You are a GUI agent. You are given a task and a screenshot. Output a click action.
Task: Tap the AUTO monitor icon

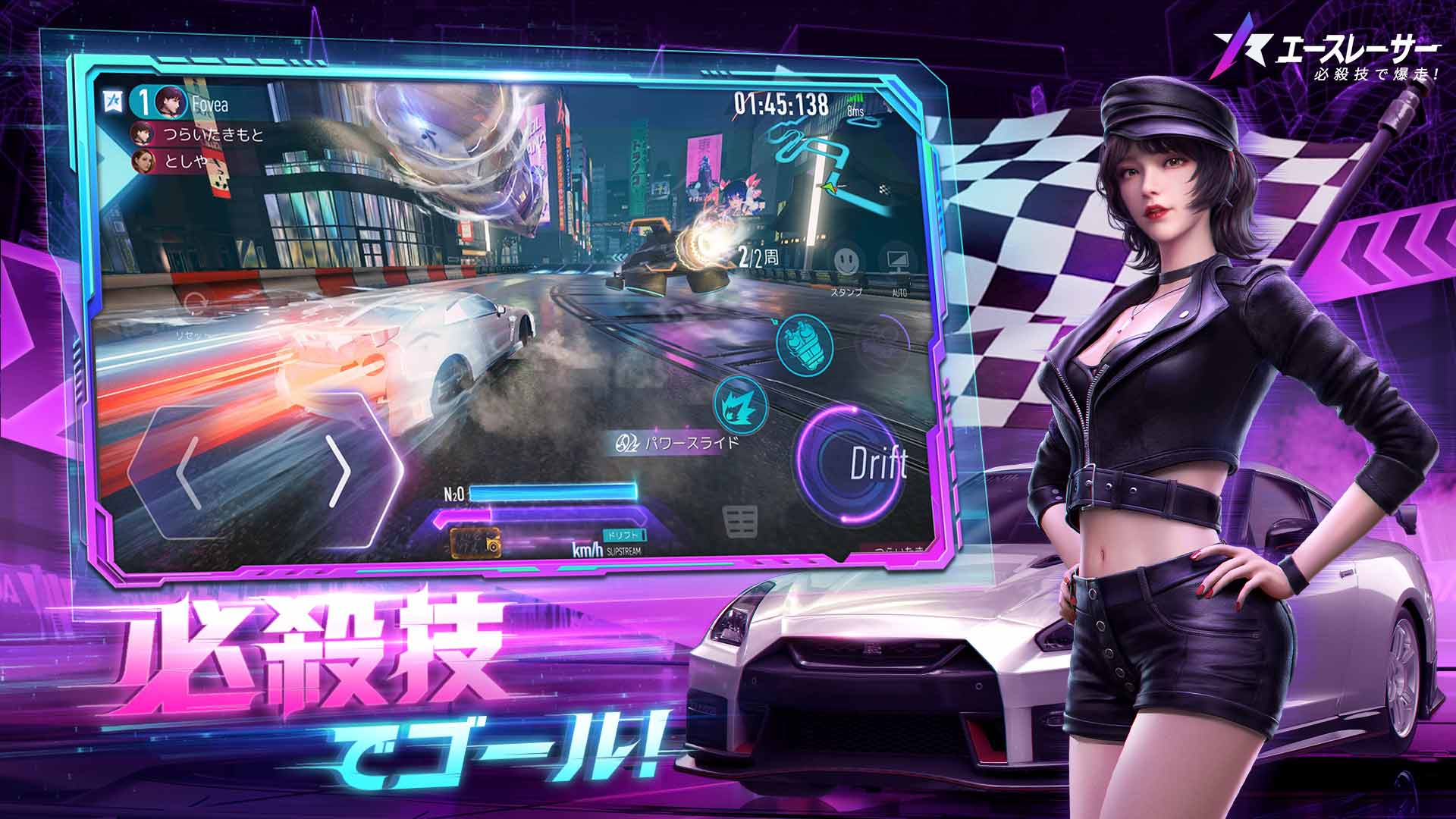[x=899, y=258]
